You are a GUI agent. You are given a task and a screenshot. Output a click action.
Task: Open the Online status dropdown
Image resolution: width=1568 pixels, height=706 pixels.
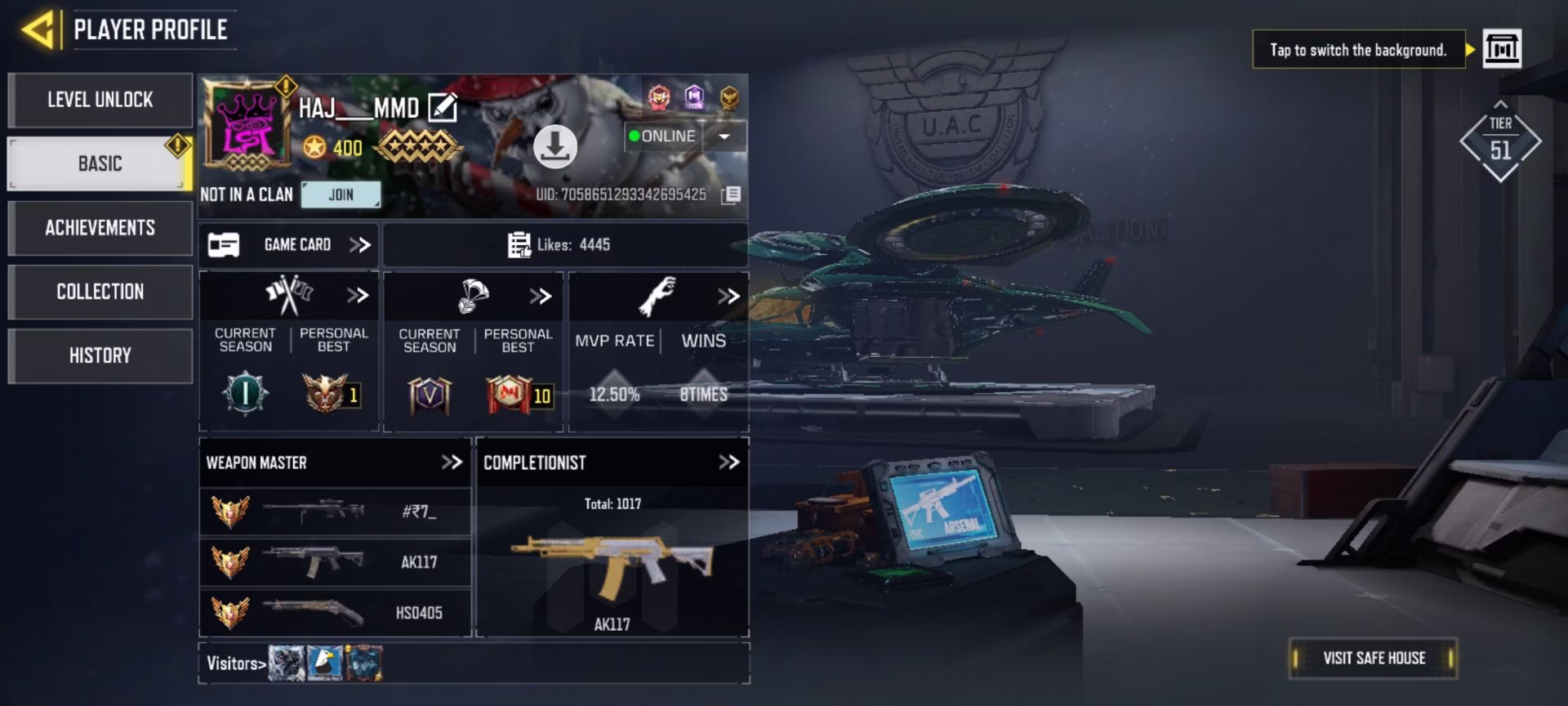tap(724, 136)
